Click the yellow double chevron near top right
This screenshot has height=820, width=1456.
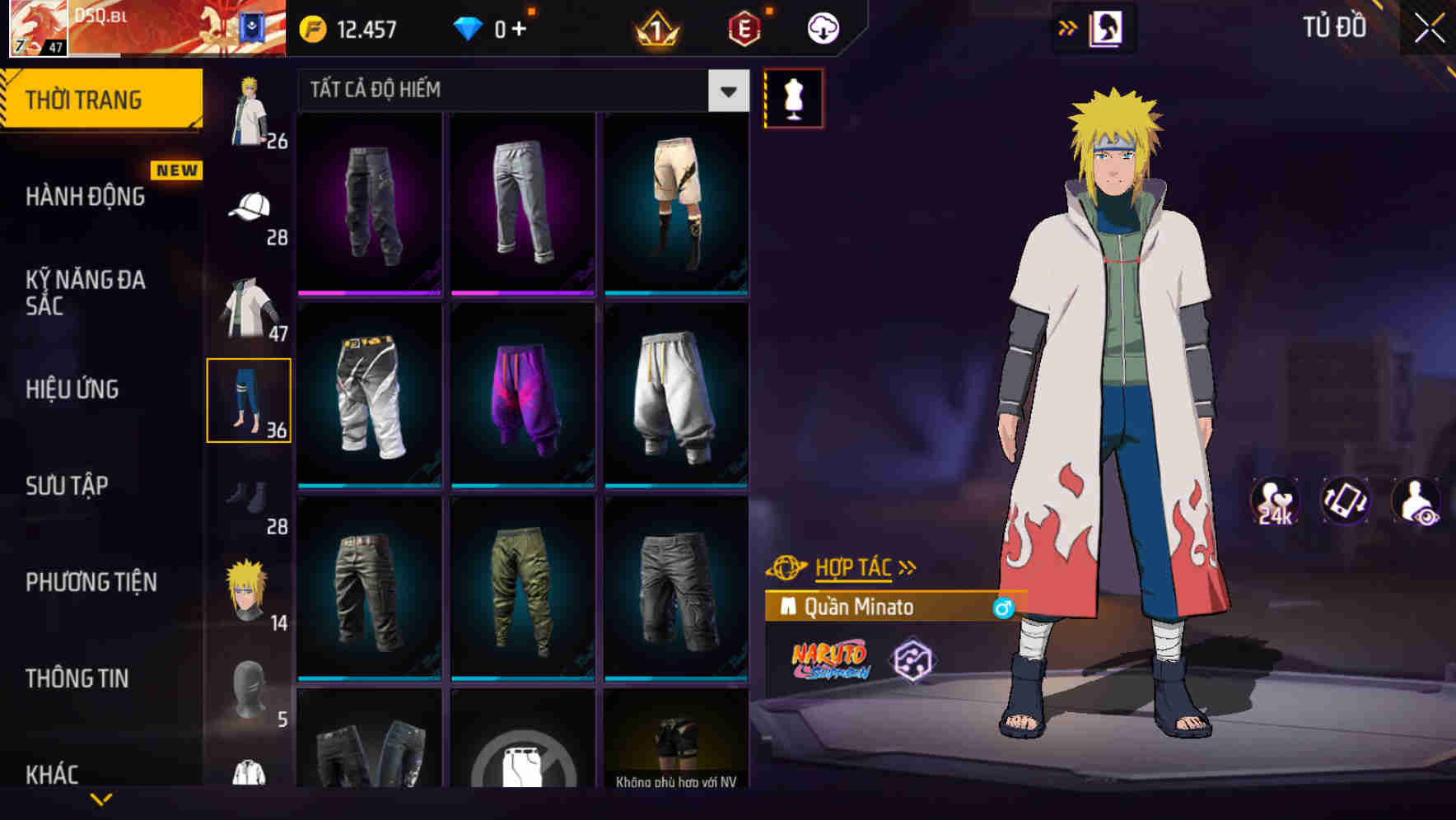point(1068,26)
